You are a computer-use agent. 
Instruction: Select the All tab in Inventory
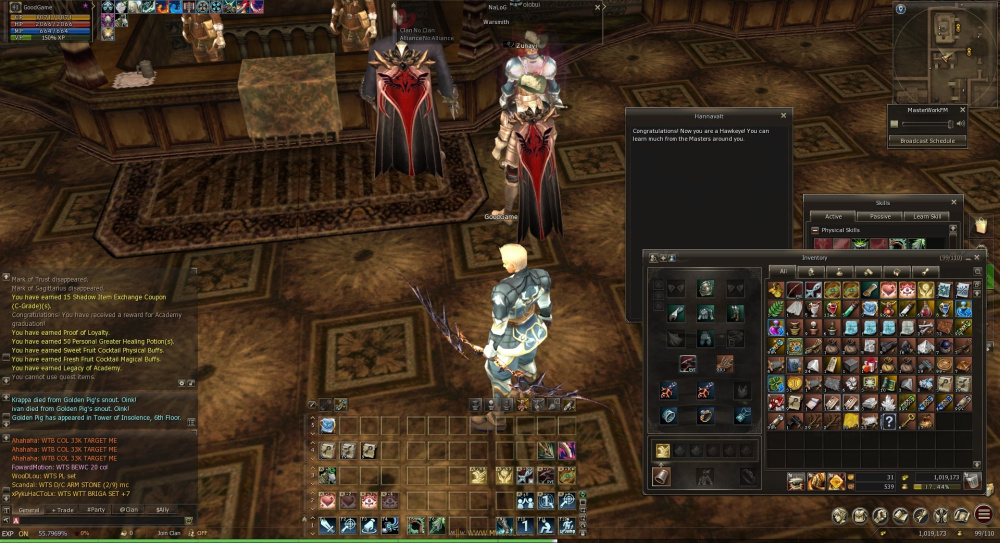(782, 271)
